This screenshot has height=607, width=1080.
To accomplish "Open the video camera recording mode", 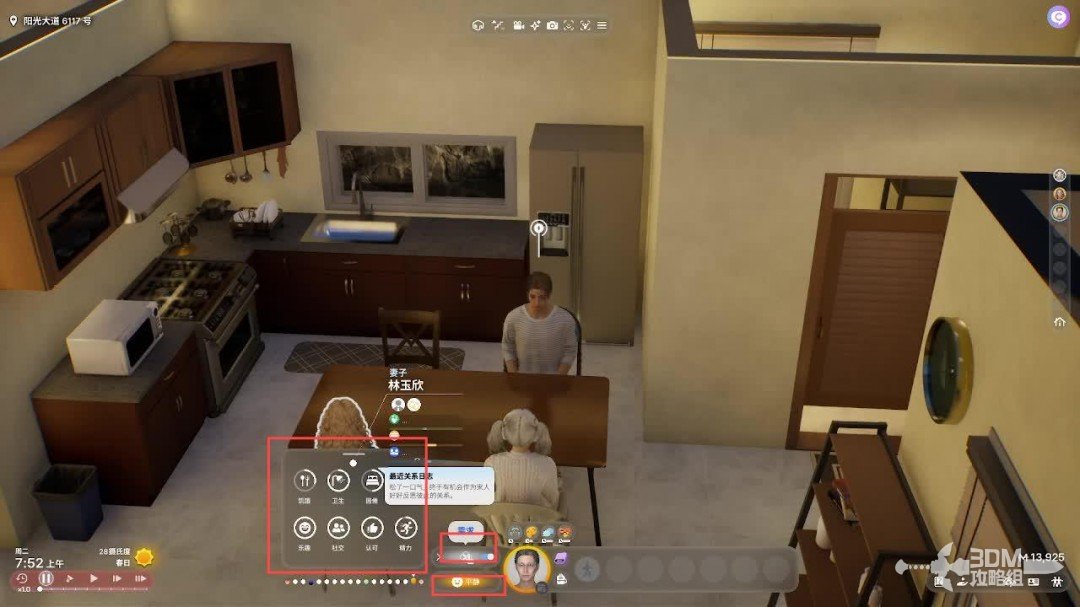I will pos(519,24).
